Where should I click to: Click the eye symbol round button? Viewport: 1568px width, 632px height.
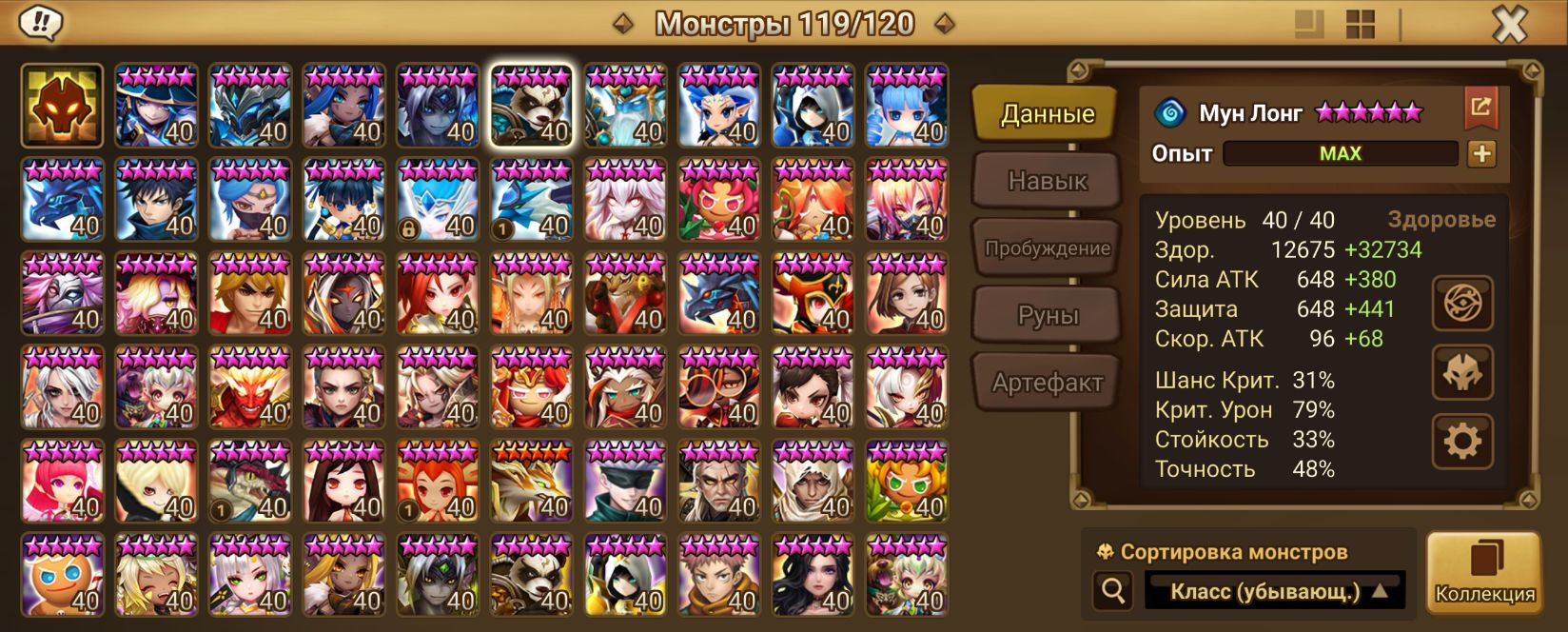1462,304
